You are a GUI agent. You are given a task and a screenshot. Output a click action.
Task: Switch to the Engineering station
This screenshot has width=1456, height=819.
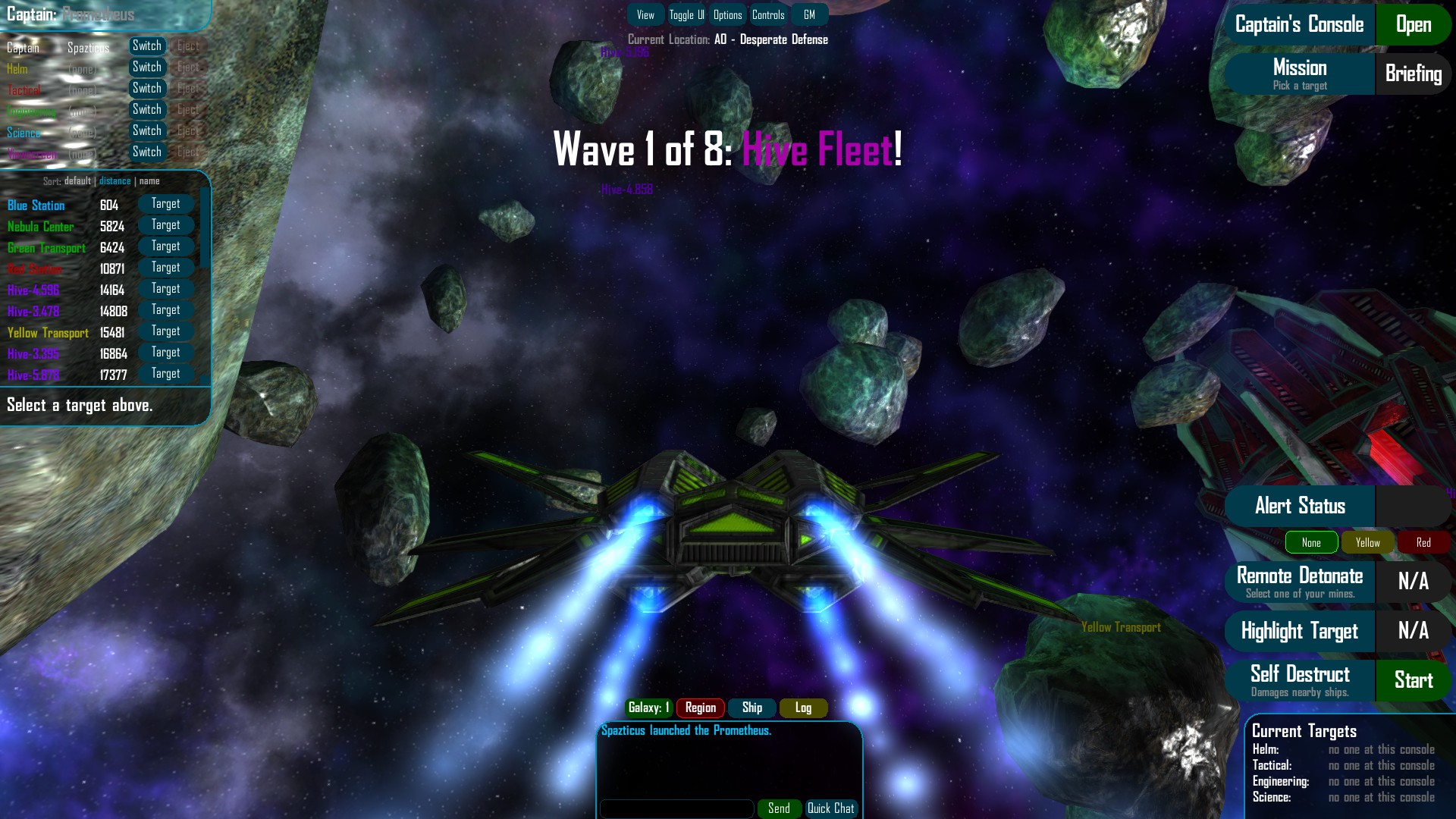tap(147, 109)
